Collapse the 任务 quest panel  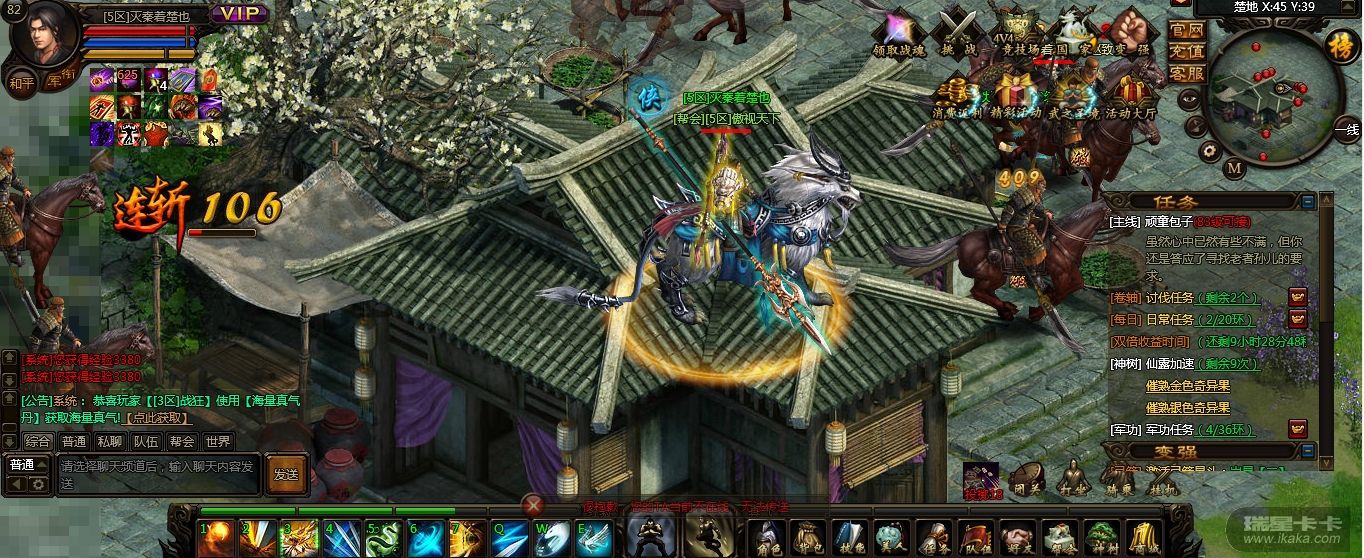(x=1308, y=202)
